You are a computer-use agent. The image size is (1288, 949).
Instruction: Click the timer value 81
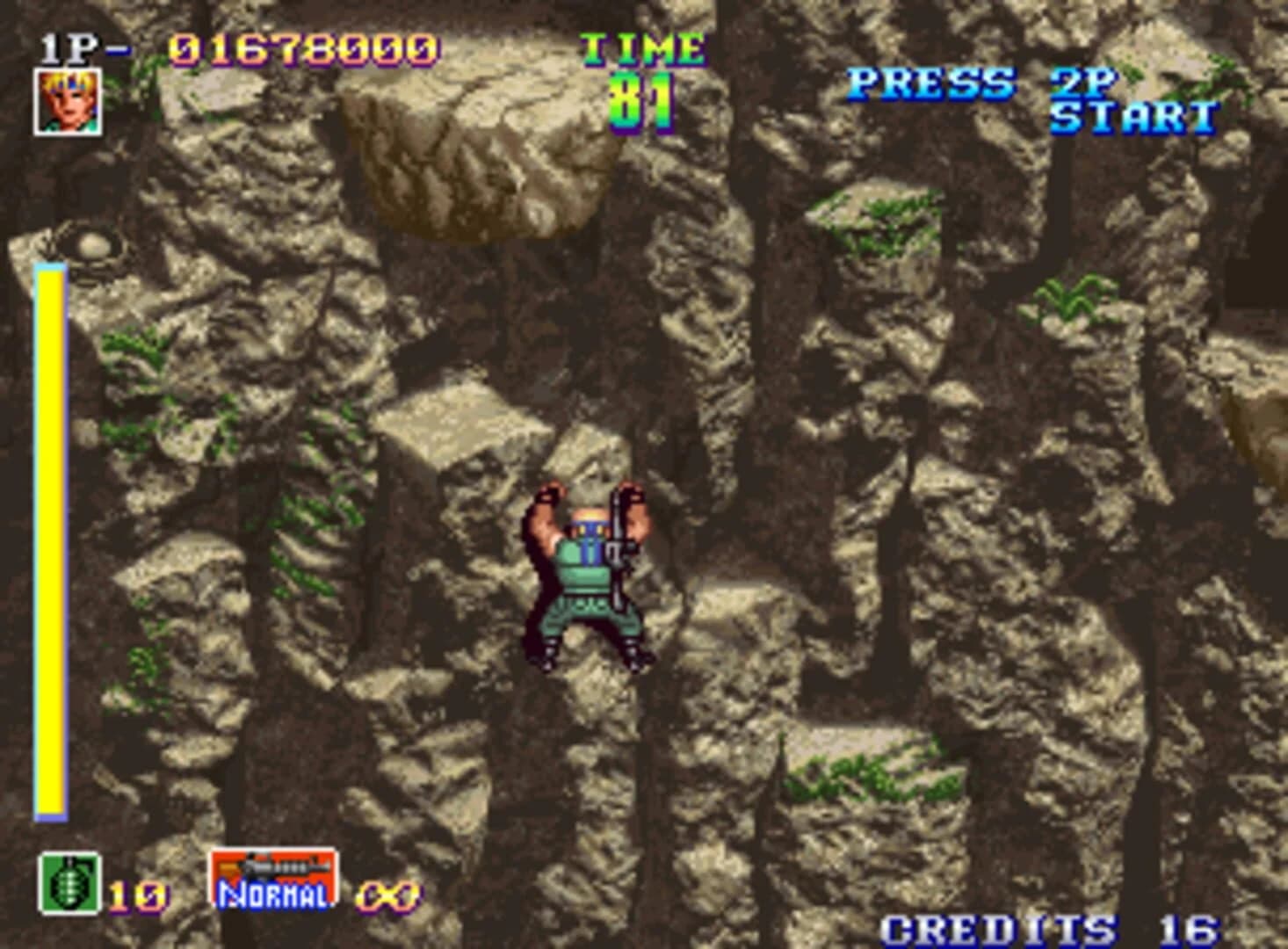coord(641,101)
